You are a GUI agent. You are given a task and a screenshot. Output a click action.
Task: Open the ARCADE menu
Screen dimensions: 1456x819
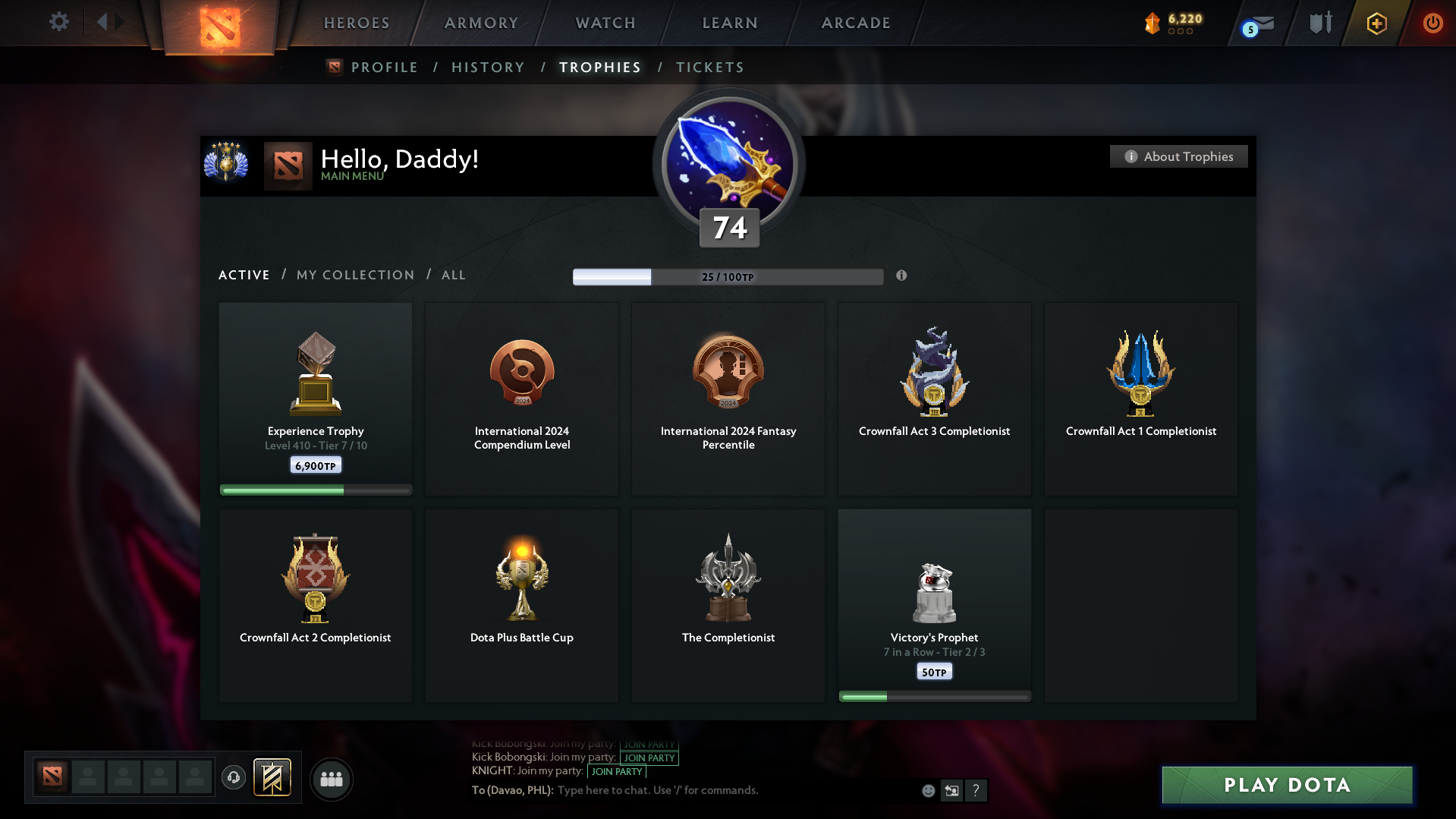click(x=855, y=23)
